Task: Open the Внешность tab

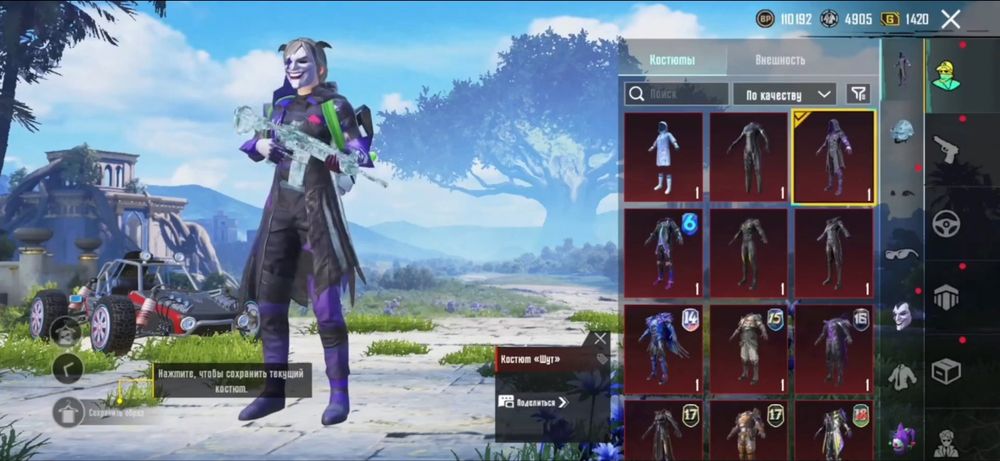Action: [x=780, y=59]
